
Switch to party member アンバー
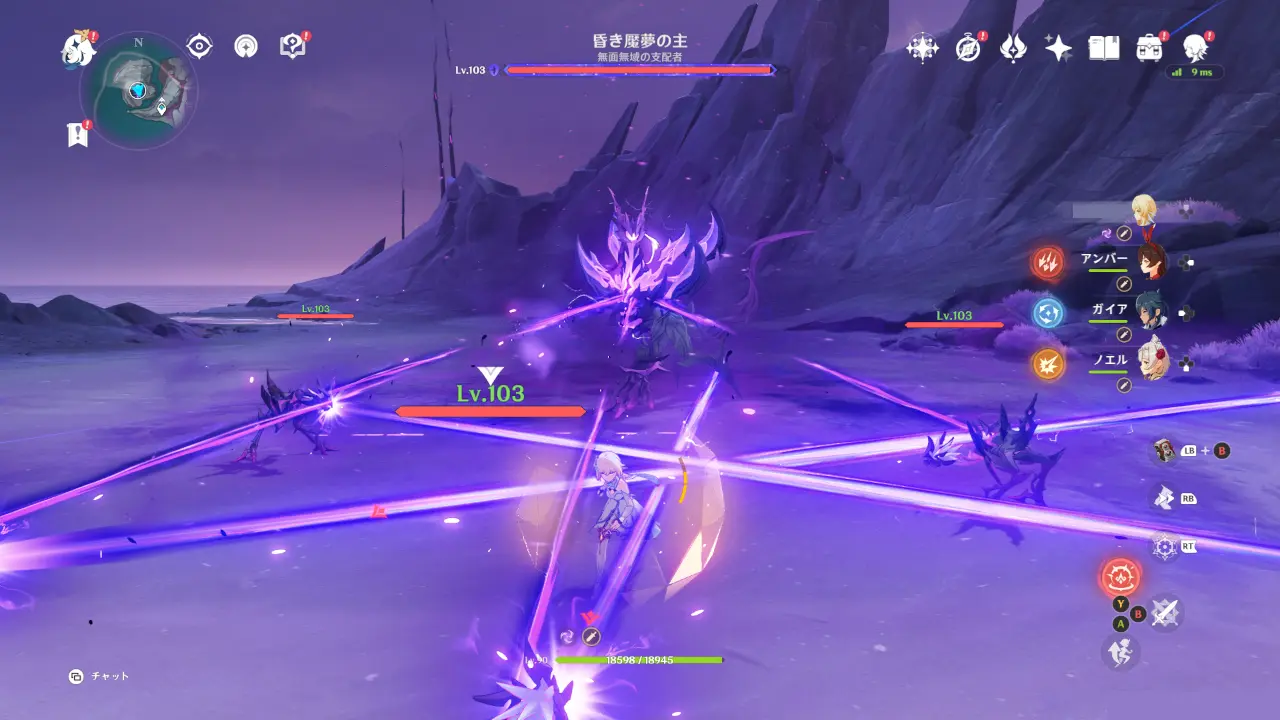1152,262
